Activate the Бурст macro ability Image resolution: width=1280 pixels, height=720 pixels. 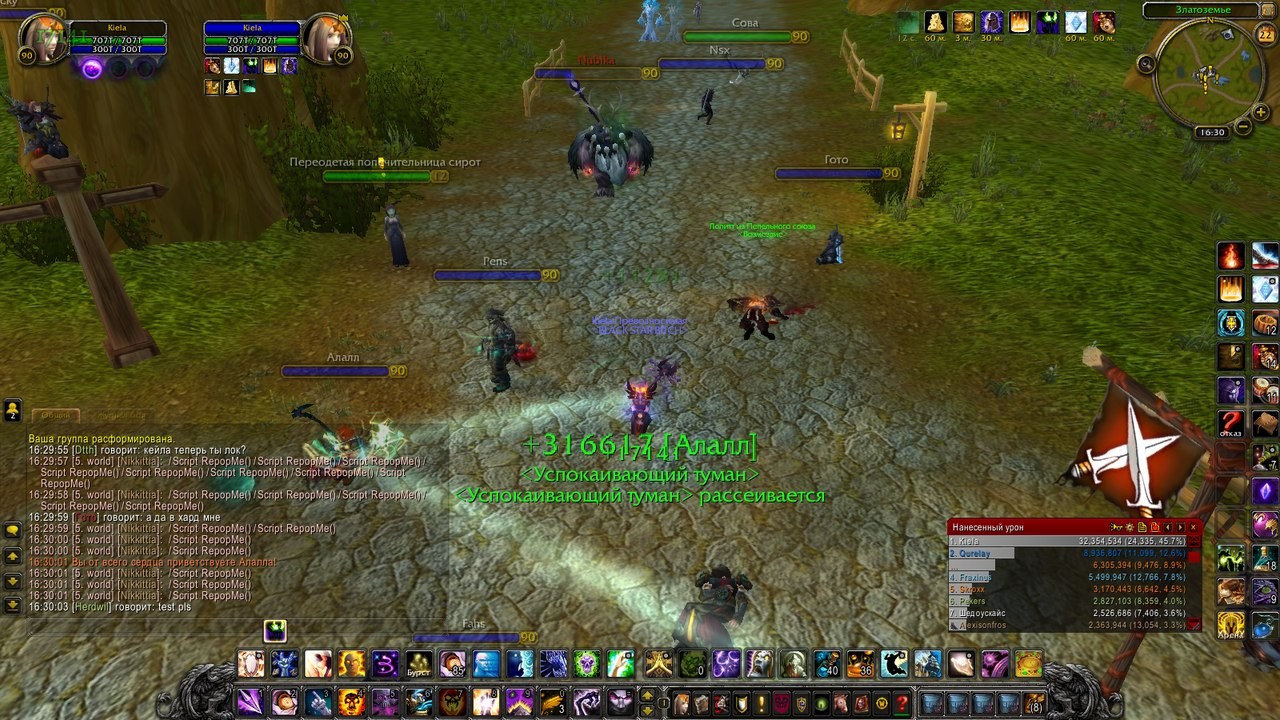coord(419,664)
